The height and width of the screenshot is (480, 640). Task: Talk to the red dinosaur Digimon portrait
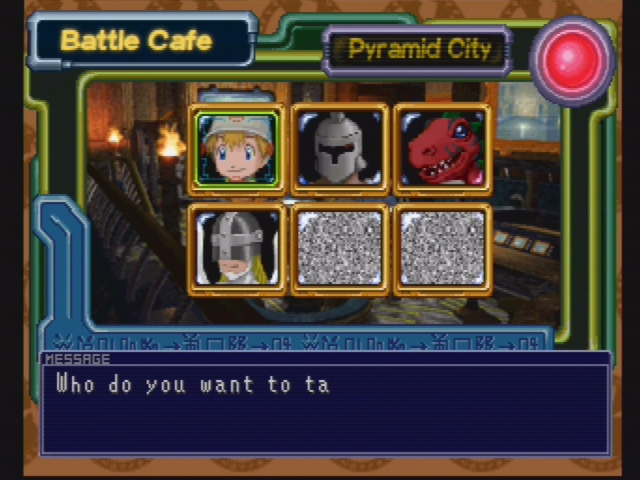pos(442,149)
